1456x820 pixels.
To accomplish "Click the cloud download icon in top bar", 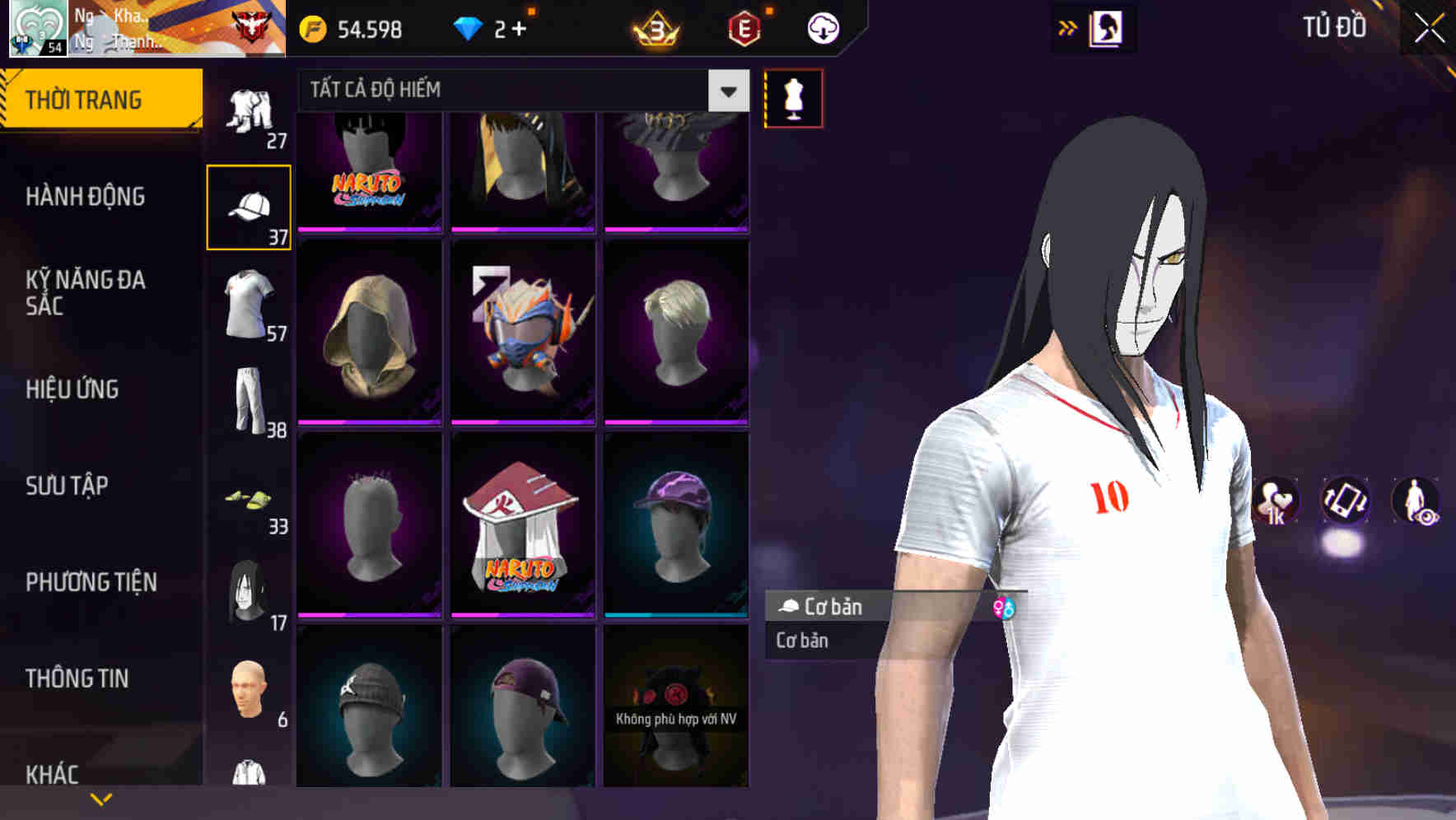I will click(x=821, y=27).
